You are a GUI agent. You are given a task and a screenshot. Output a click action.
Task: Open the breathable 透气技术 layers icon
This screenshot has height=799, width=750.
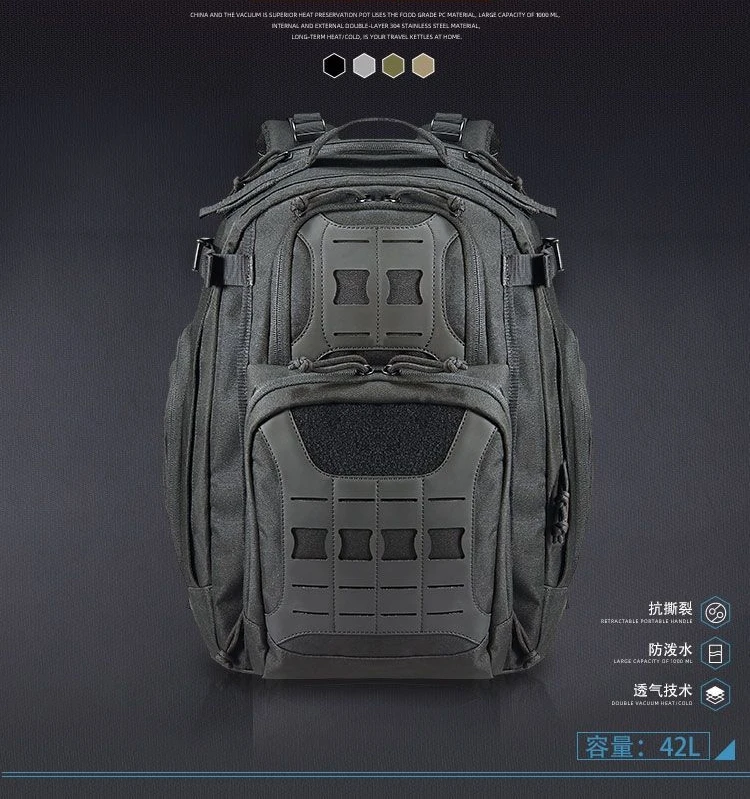714,695
